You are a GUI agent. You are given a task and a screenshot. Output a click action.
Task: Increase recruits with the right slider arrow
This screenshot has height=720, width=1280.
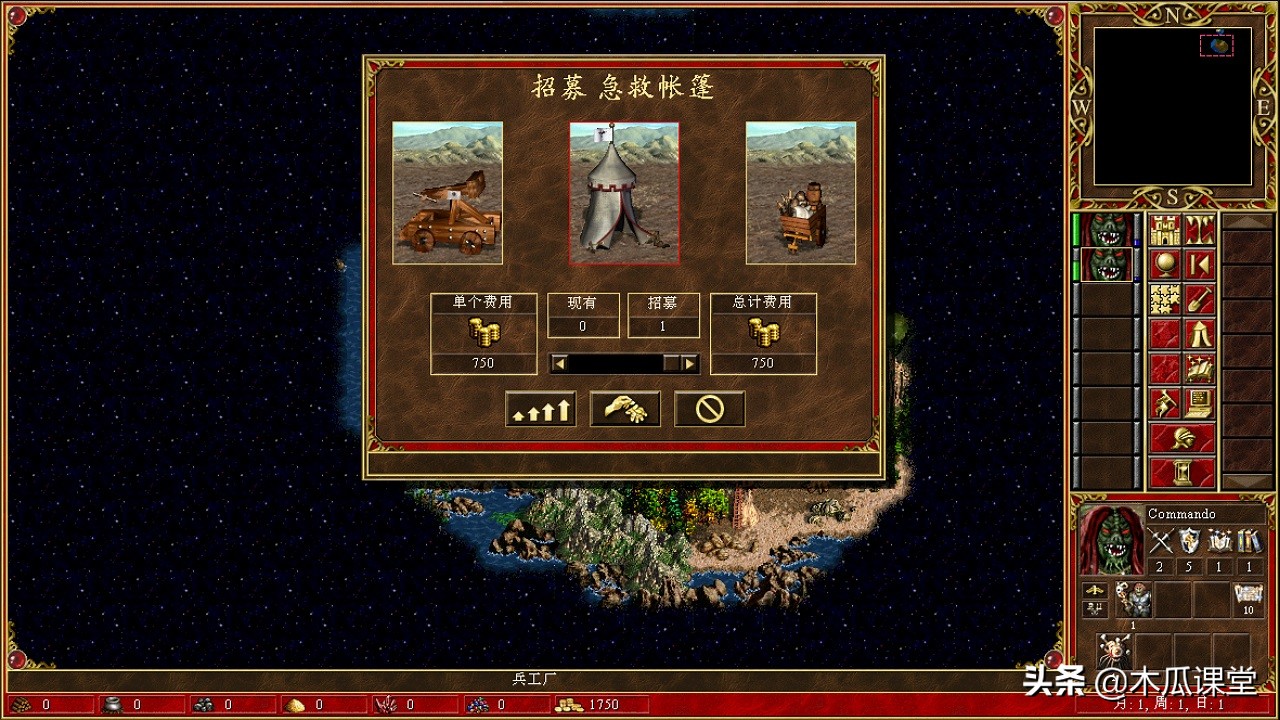(x=688, y=362)
